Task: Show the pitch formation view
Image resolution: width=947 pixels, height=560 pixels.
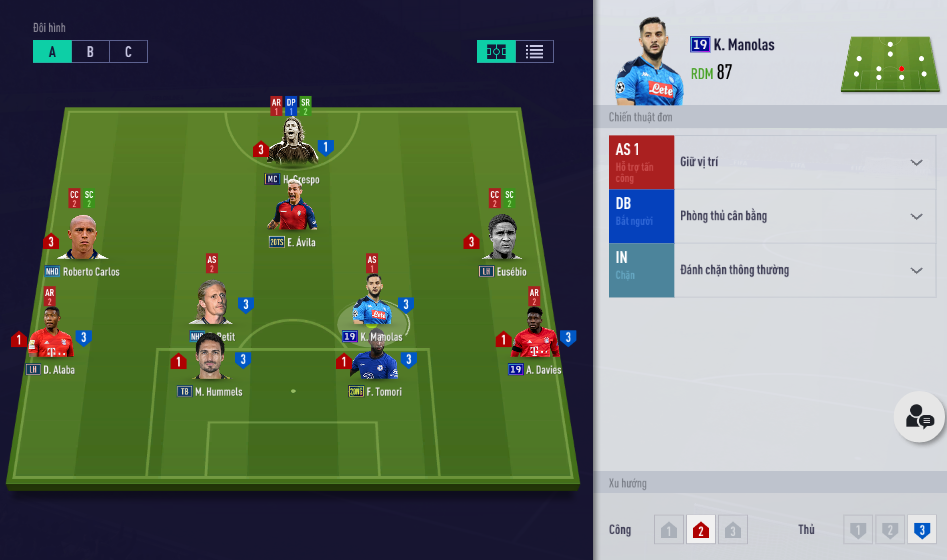Action: [x=496, y=52]
